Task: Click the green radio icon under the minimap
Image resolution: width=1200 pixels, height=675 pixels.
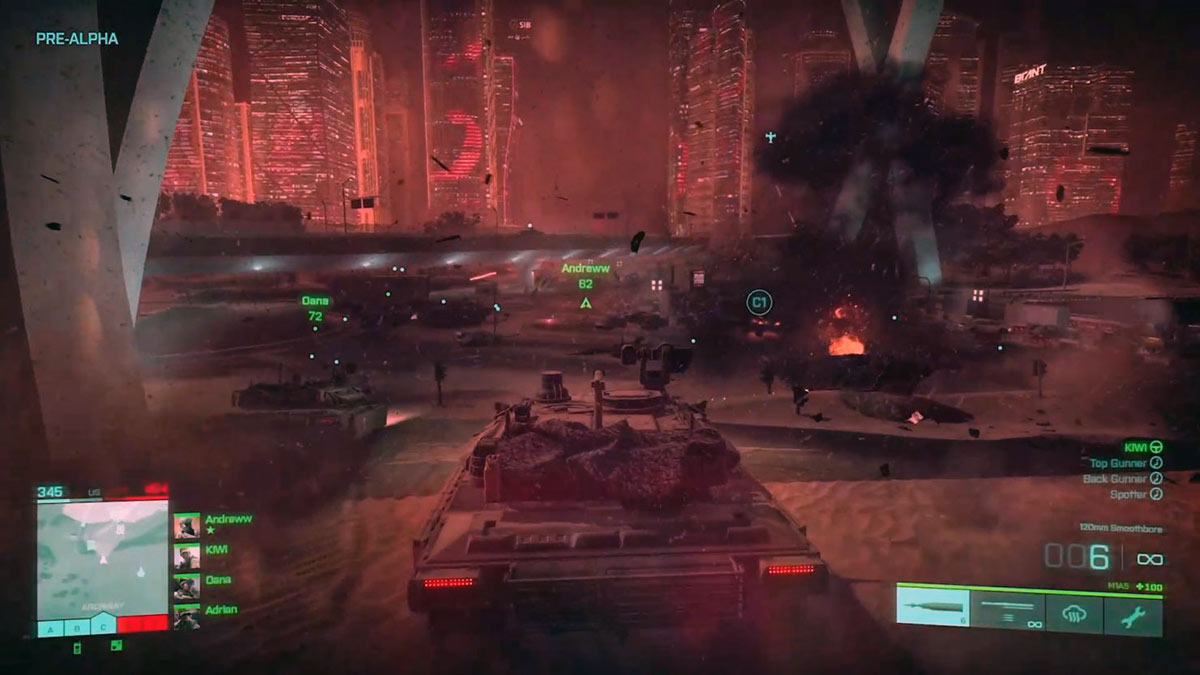Action: point(78,647)
